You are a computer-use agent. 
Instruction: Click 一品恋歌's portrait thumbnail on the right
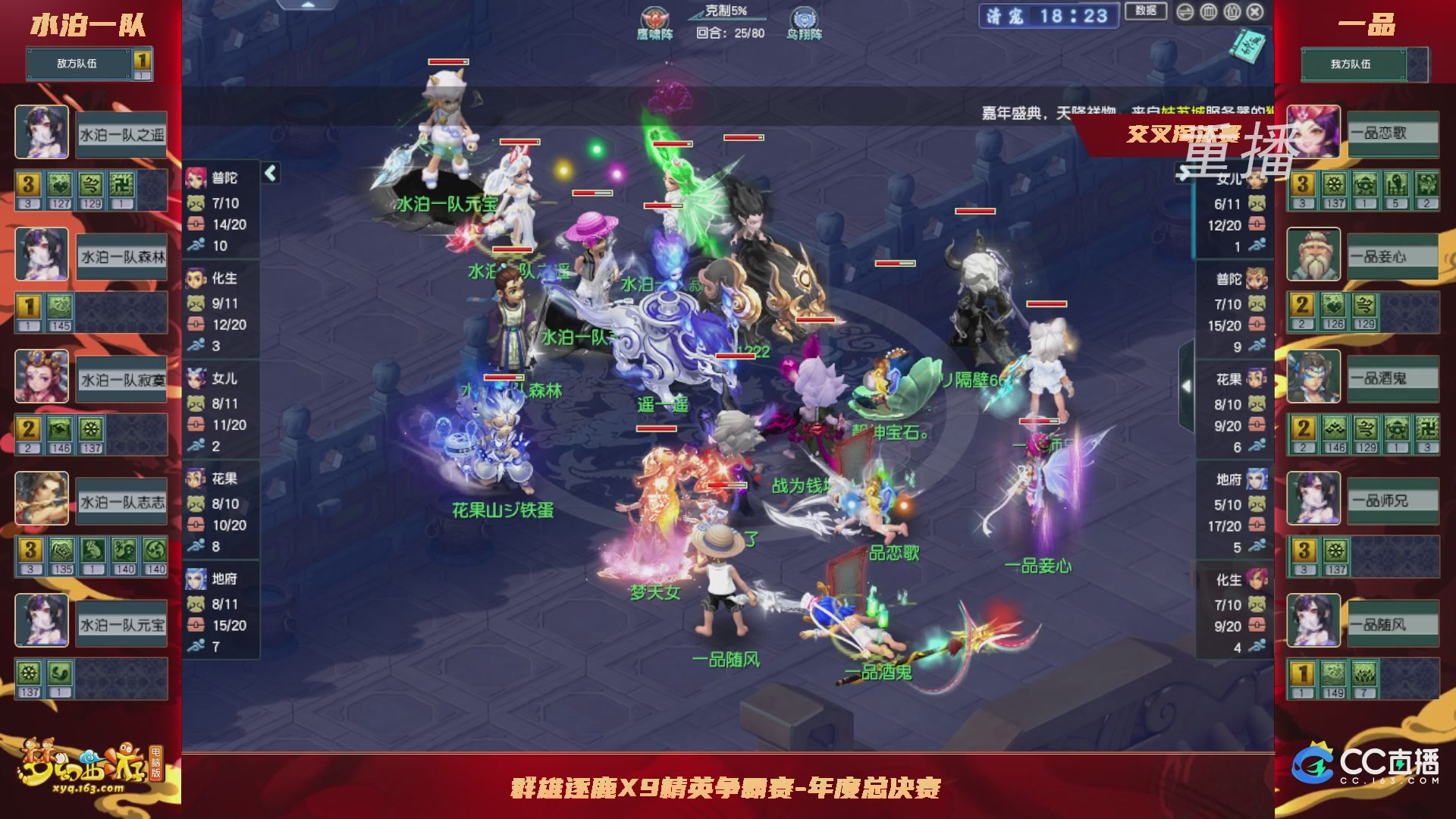point(1313,133)
